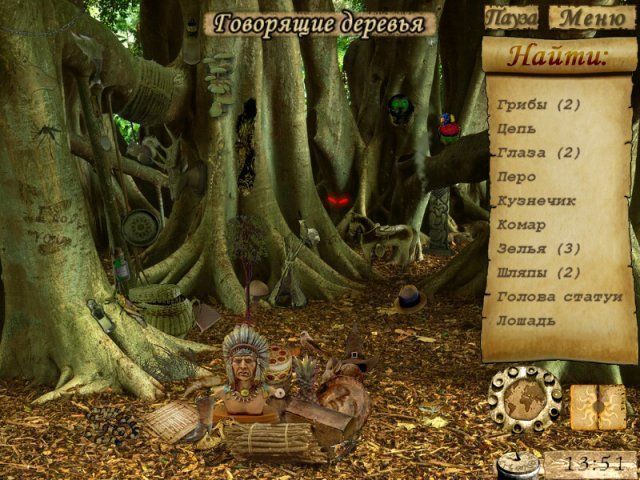Select the Зелья (3) entry
Viewport: 640px width, 480px height.
pos(538,249)
